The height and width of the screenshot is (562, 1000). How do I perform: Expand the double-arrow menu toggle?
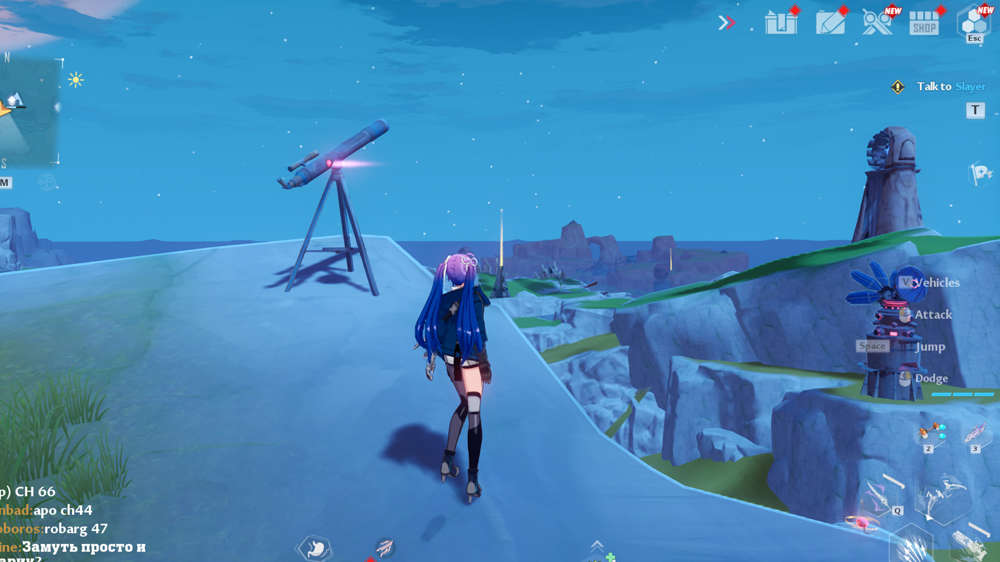[x=727, y=22]
